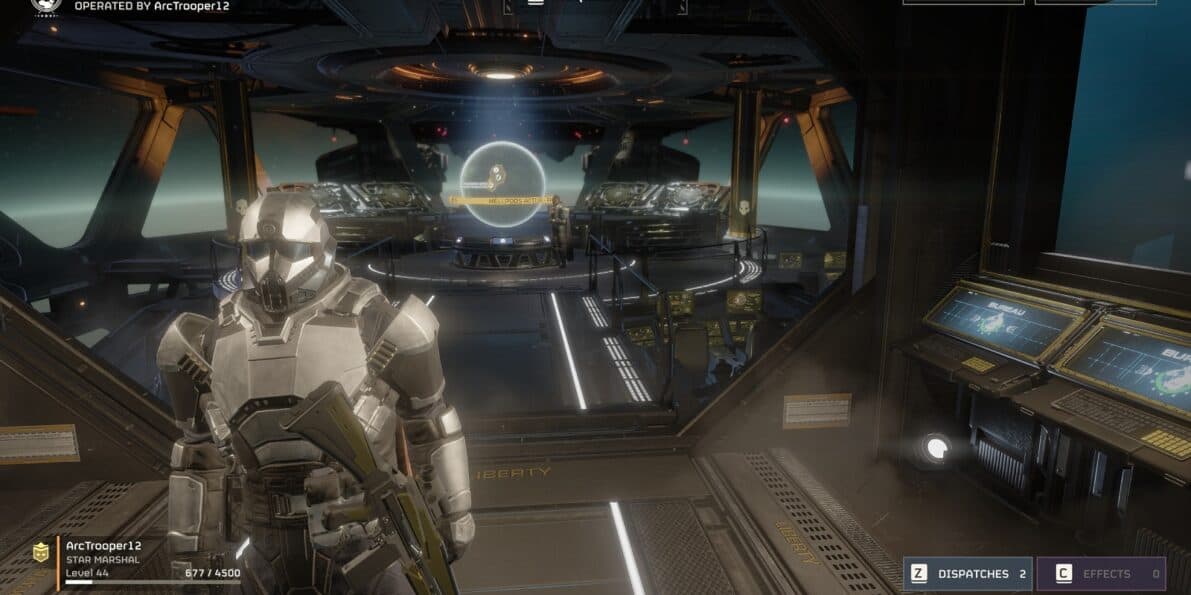Open the Dispatches panel
The width and height of the screenshot is (1191, 595).
tap(967, 574)
